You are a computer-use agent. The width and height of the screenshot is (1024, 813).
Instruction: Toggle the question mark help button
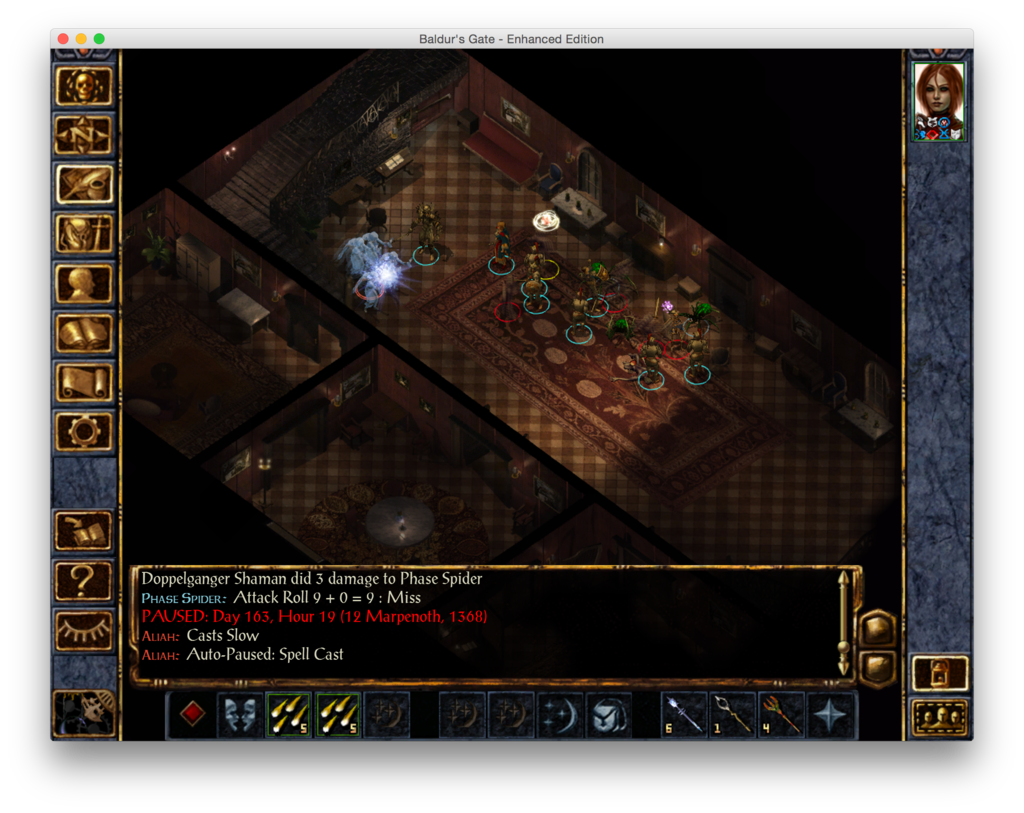(x=84, y=579)
